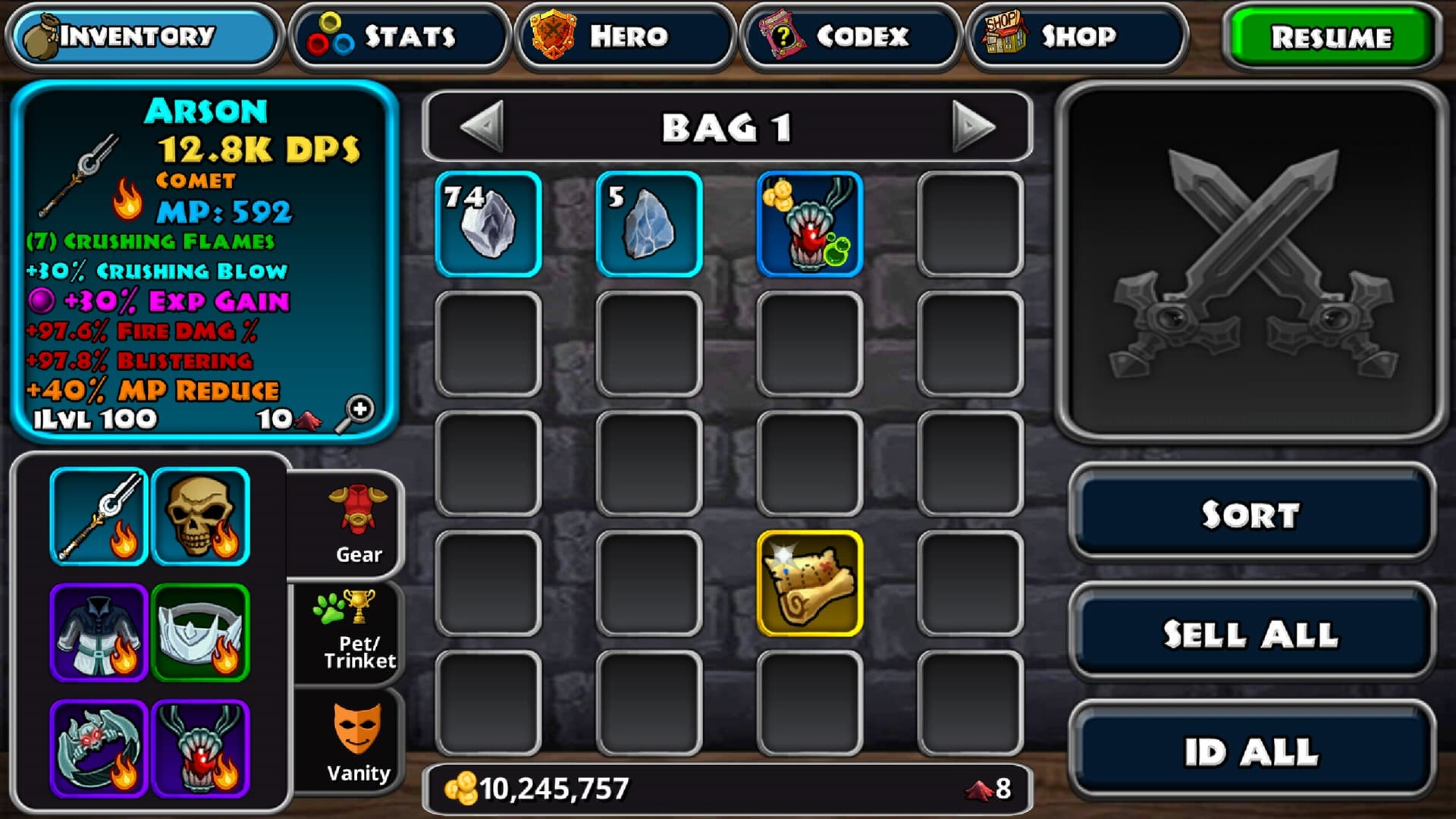This screenshot has width=1456, height=819.
Task: Select the stack of 74 crystals
Action: [488, 224]
